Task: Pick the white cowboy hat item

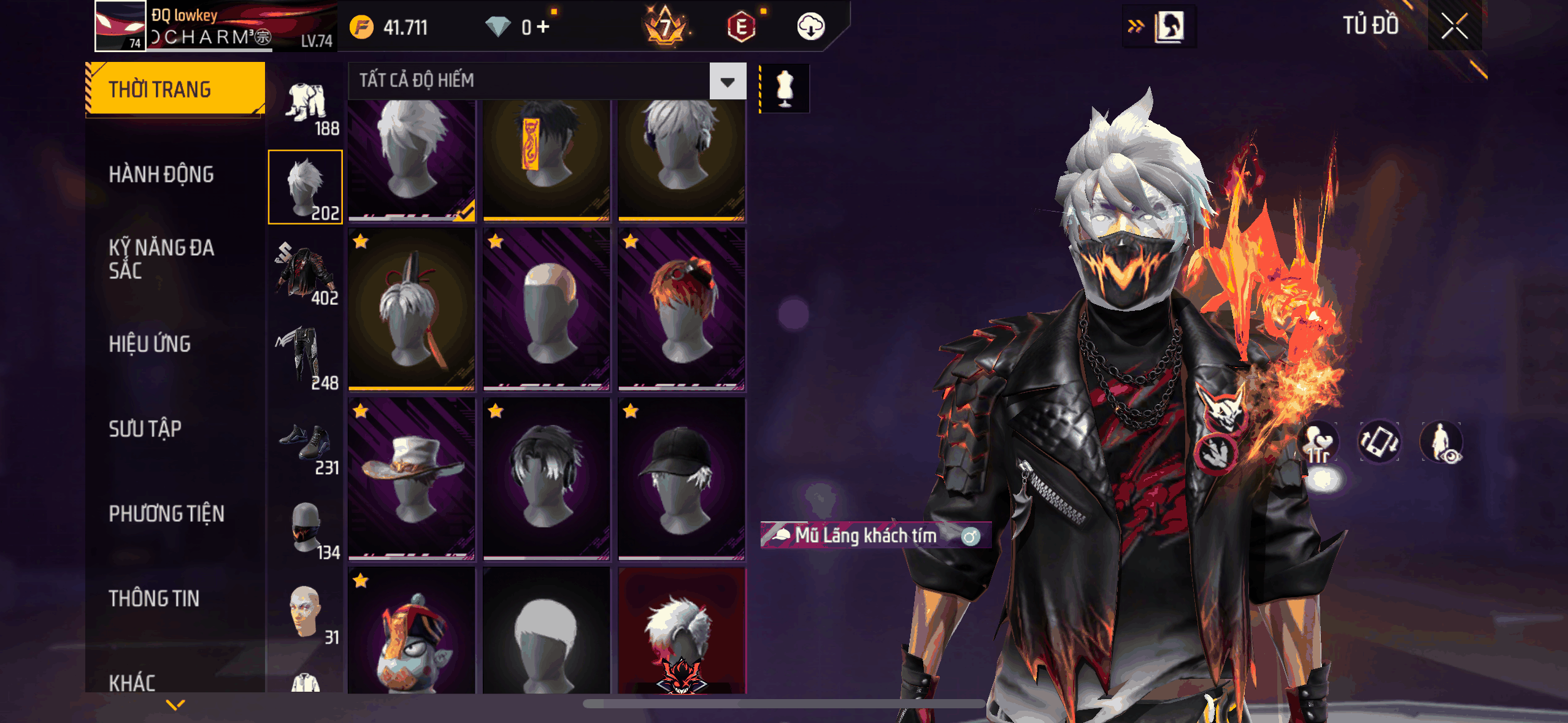Action: pyautogui.click(x=412, y=479)
